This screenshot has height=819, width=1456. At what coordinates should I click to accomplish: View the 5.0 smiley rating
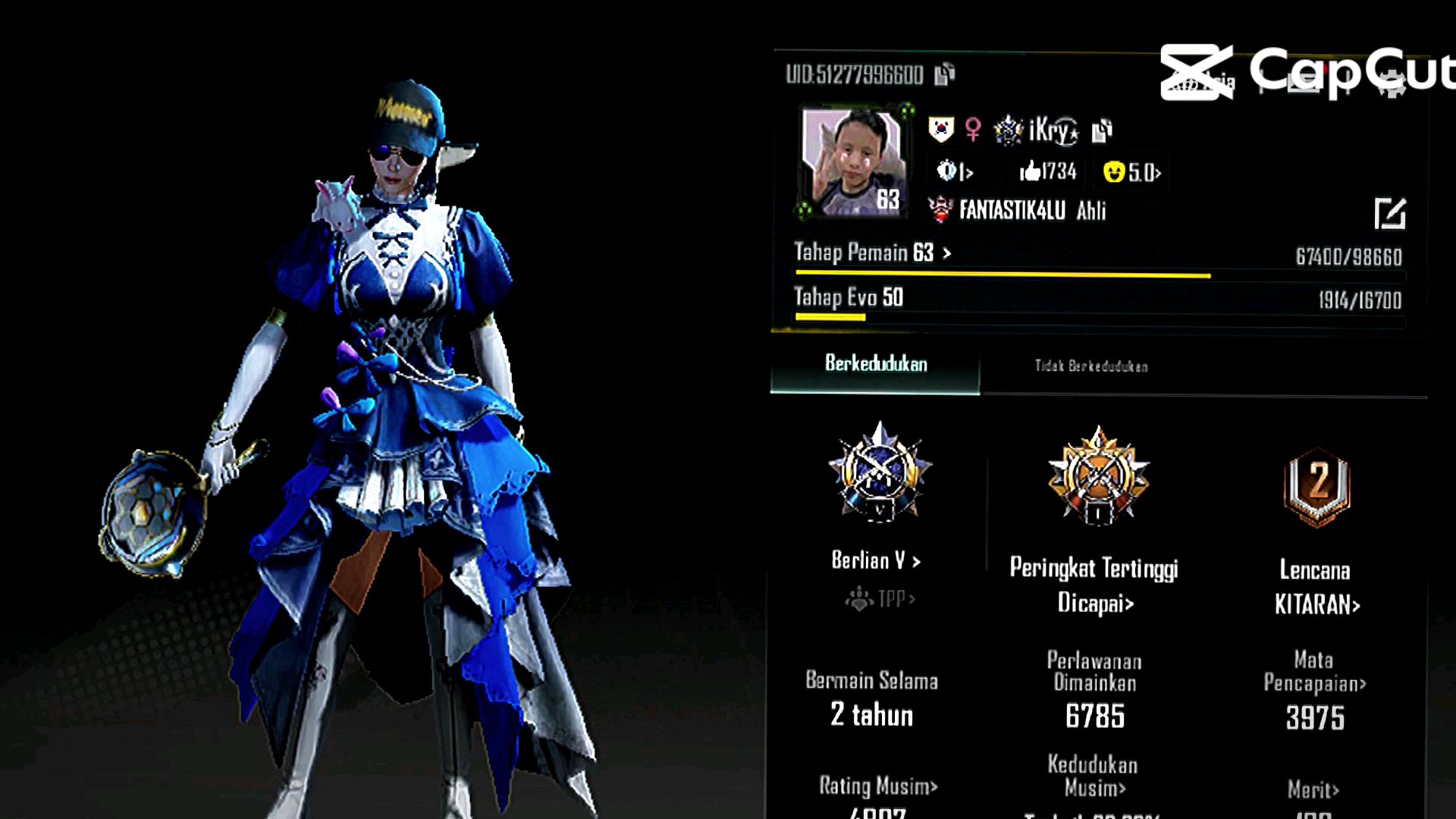[x=1131, y=172]
